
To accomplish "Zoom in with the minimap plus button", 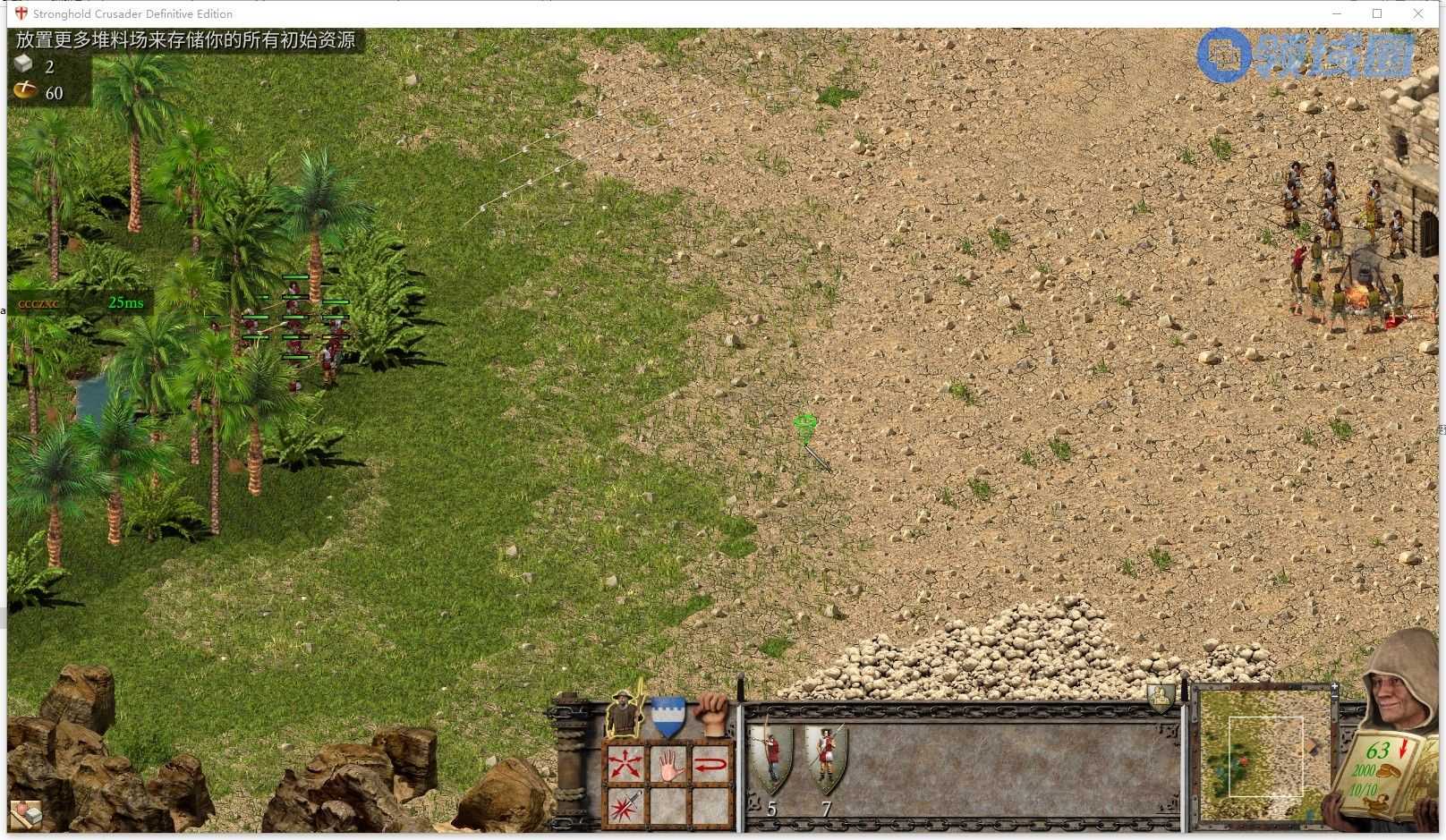I will point(1334,687).
